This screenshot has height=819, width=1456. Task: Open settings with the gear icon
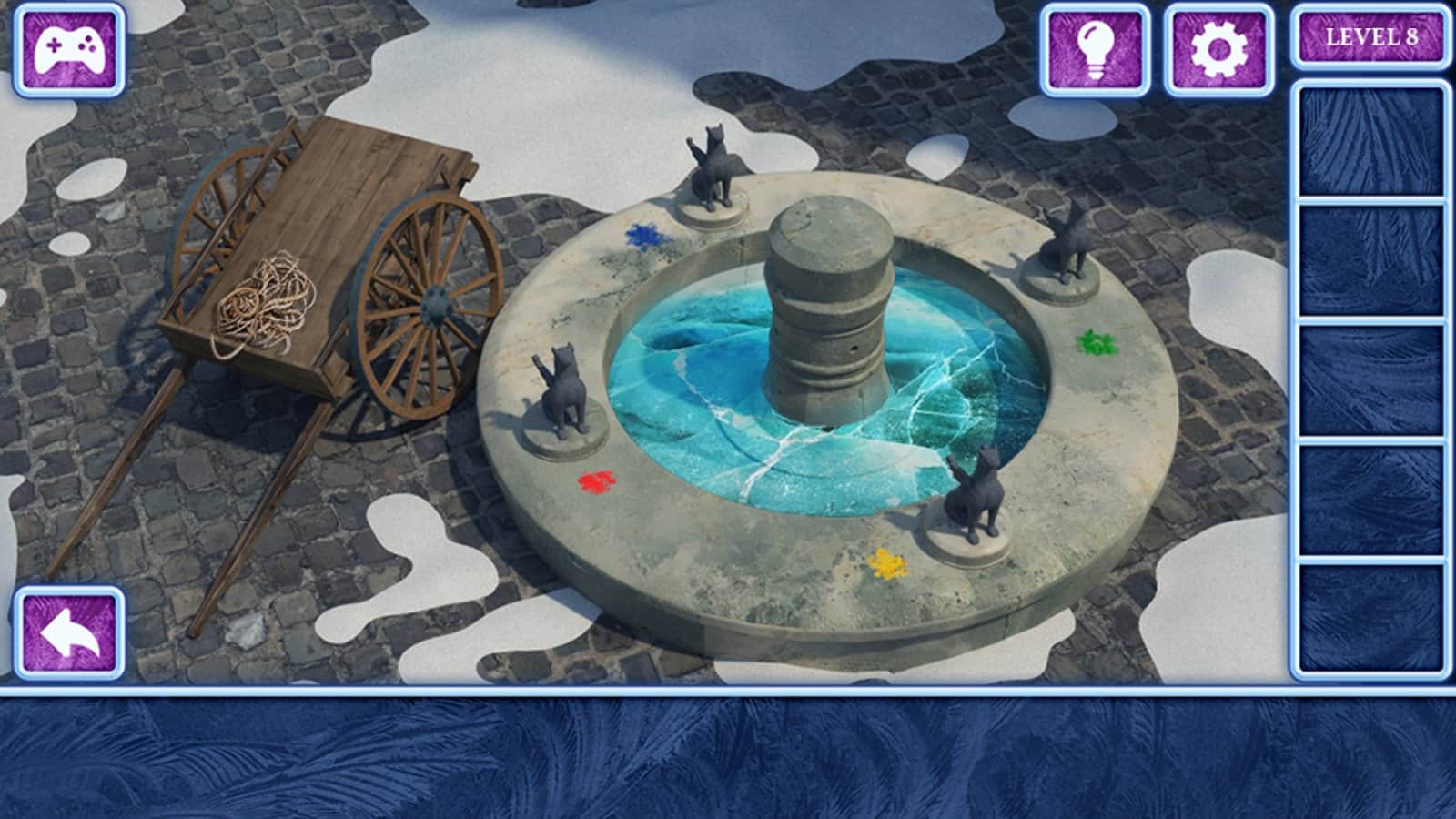(1218, 50)
